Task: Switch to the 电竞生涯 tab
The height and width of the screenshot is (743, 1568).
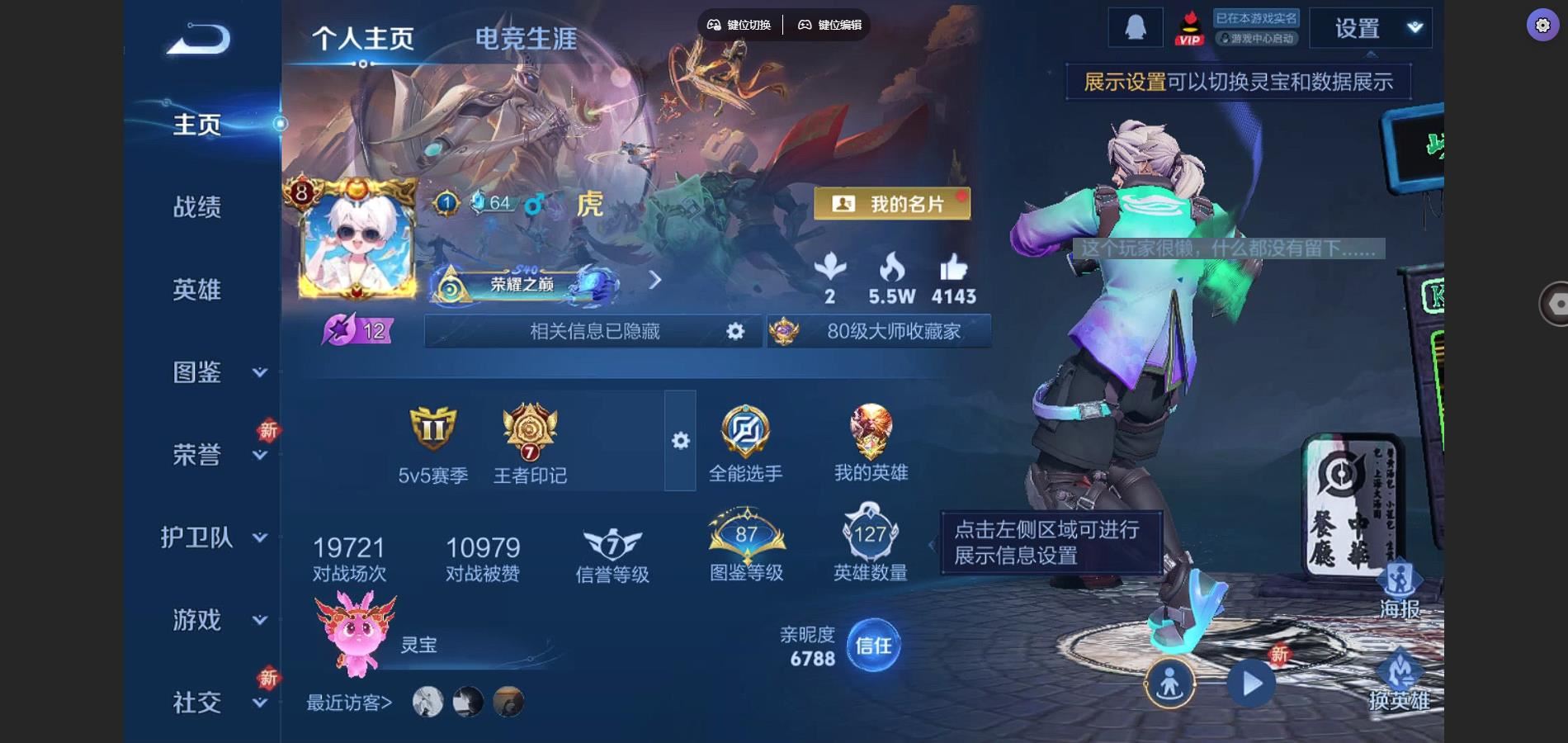Action: tap(526, 39)
